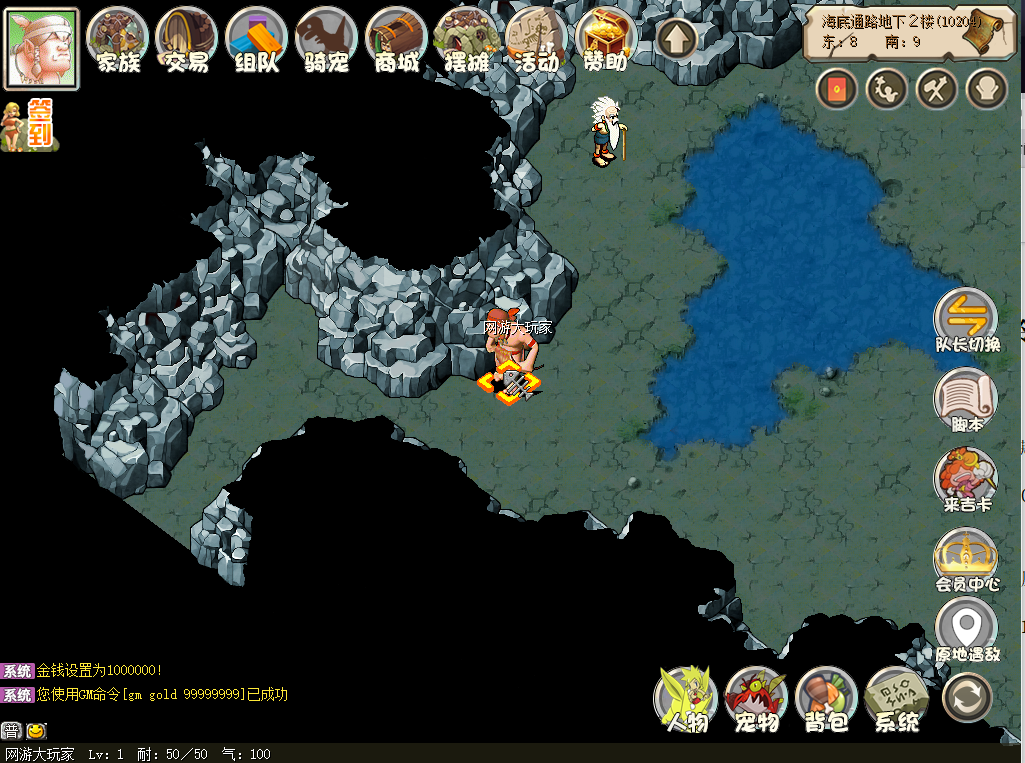1025x763 pixels.
Task: Click the crossed hammer tools icon
Action: (936, 90)
